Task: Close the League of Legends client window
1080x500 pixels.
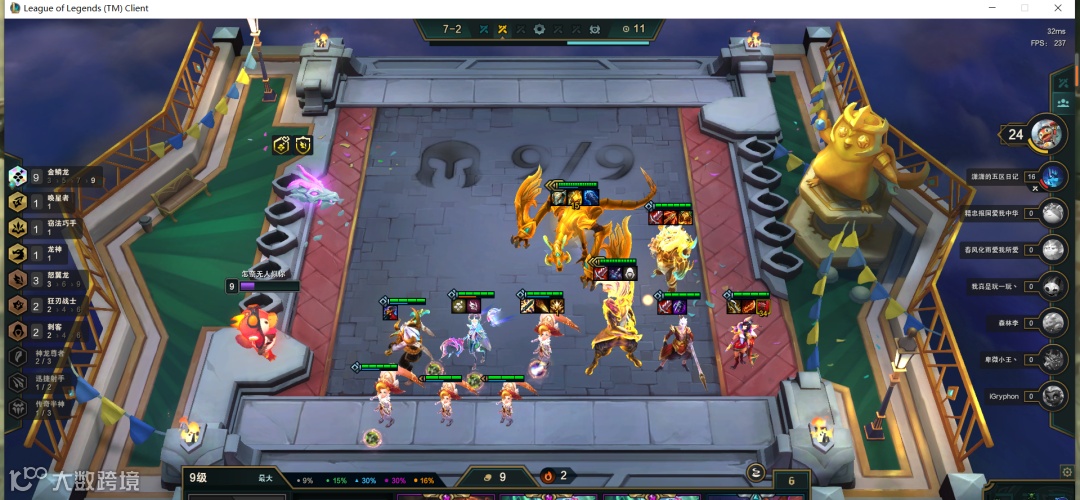Action: click(1058, 8)
